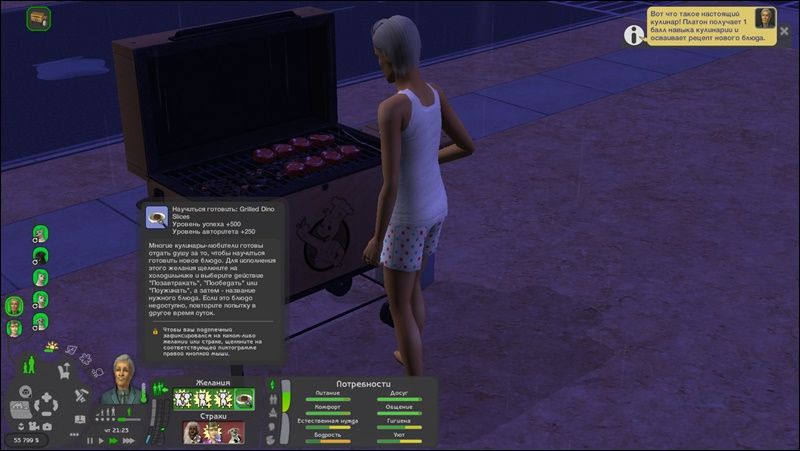The width and height of the screenshot is (800, 451).
Task: Pause the game
Action: click(90, 440)
